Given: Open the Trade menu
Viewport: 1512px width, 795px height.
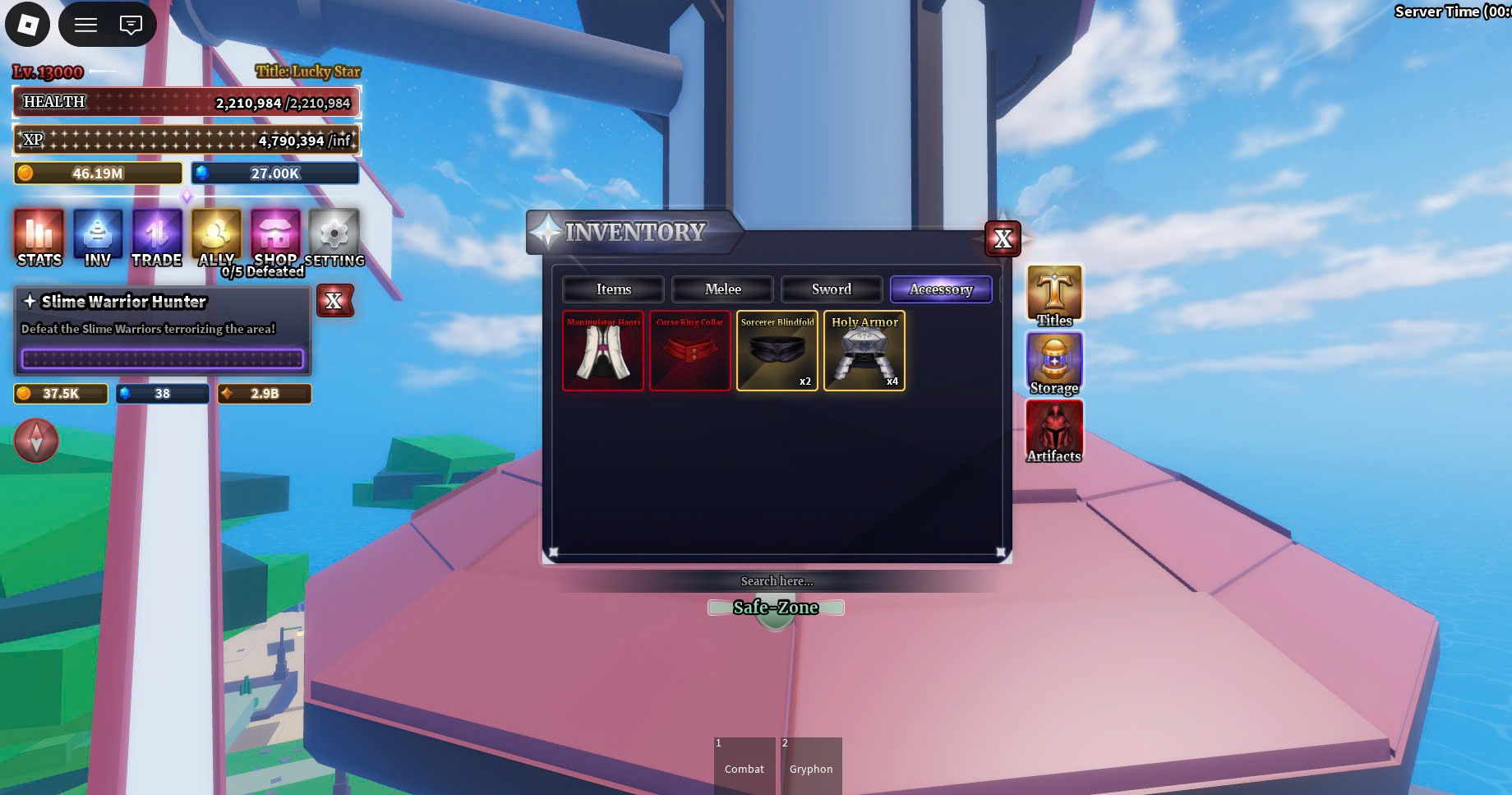Looking at the screenshot, I should pyautogui.click(x=157, y=237).
